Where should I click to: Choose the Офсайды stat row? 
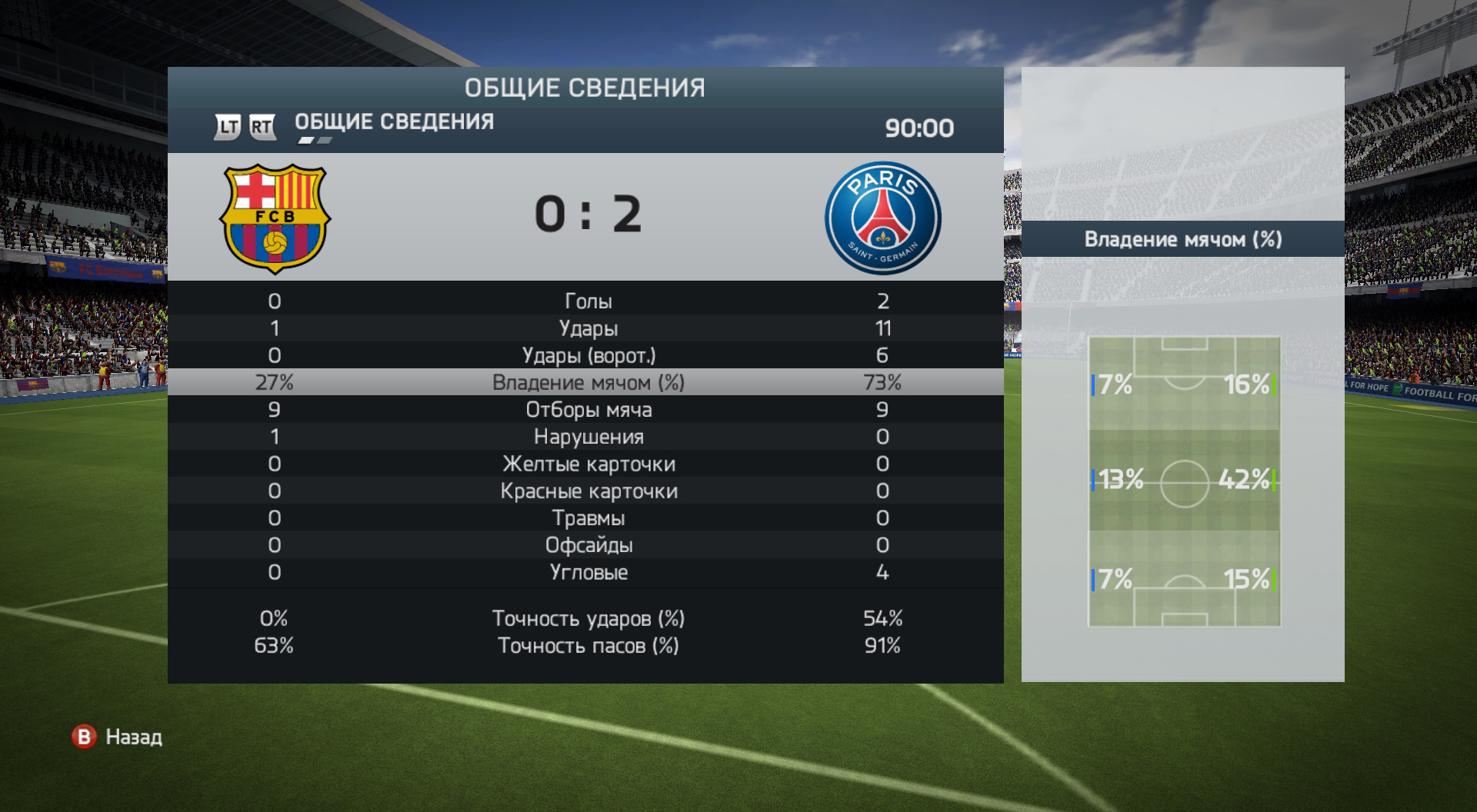588,545
